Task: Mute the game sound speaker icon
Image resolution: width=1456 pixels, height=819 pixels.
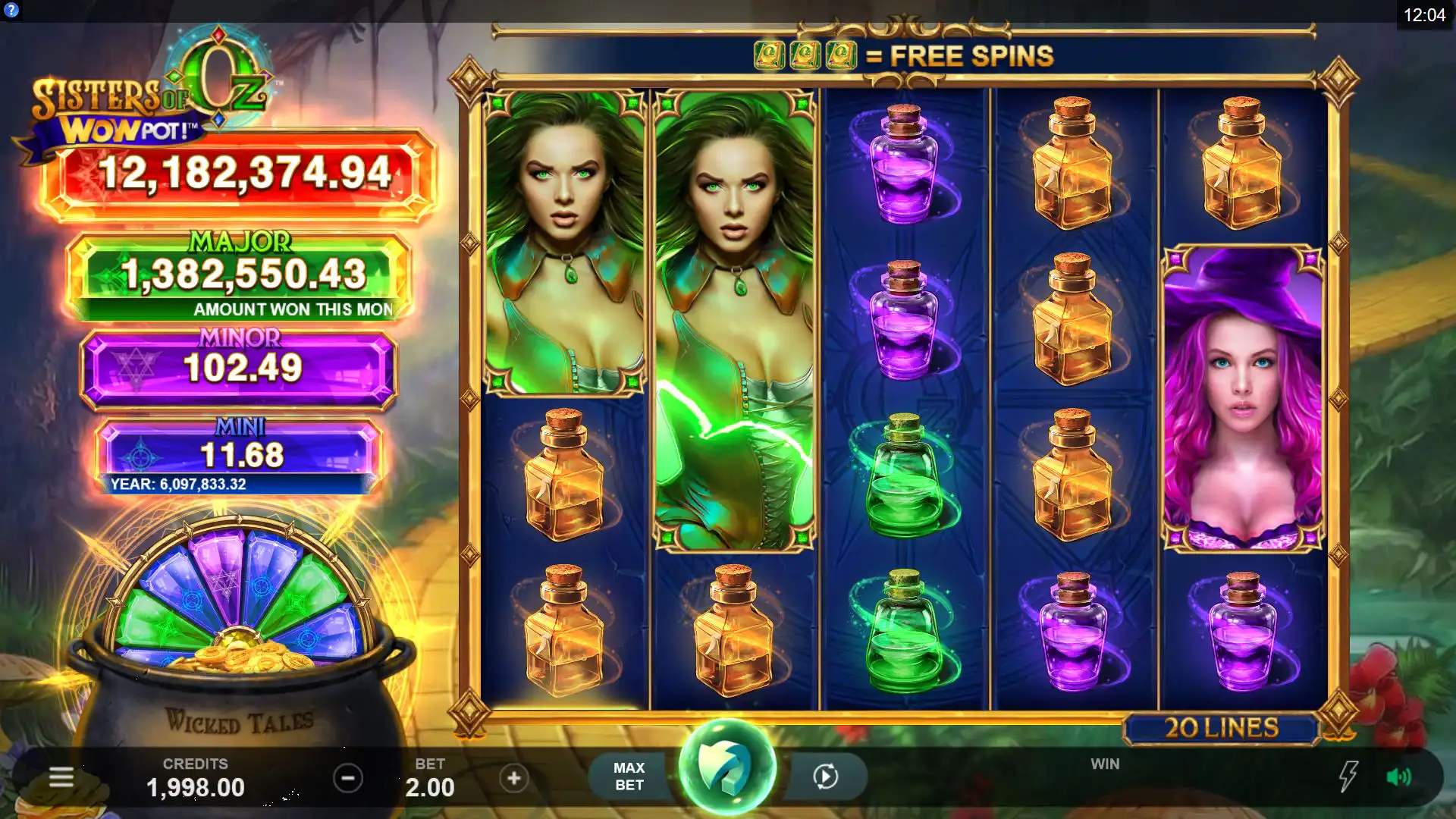Action: click(x=1398, y=777)
